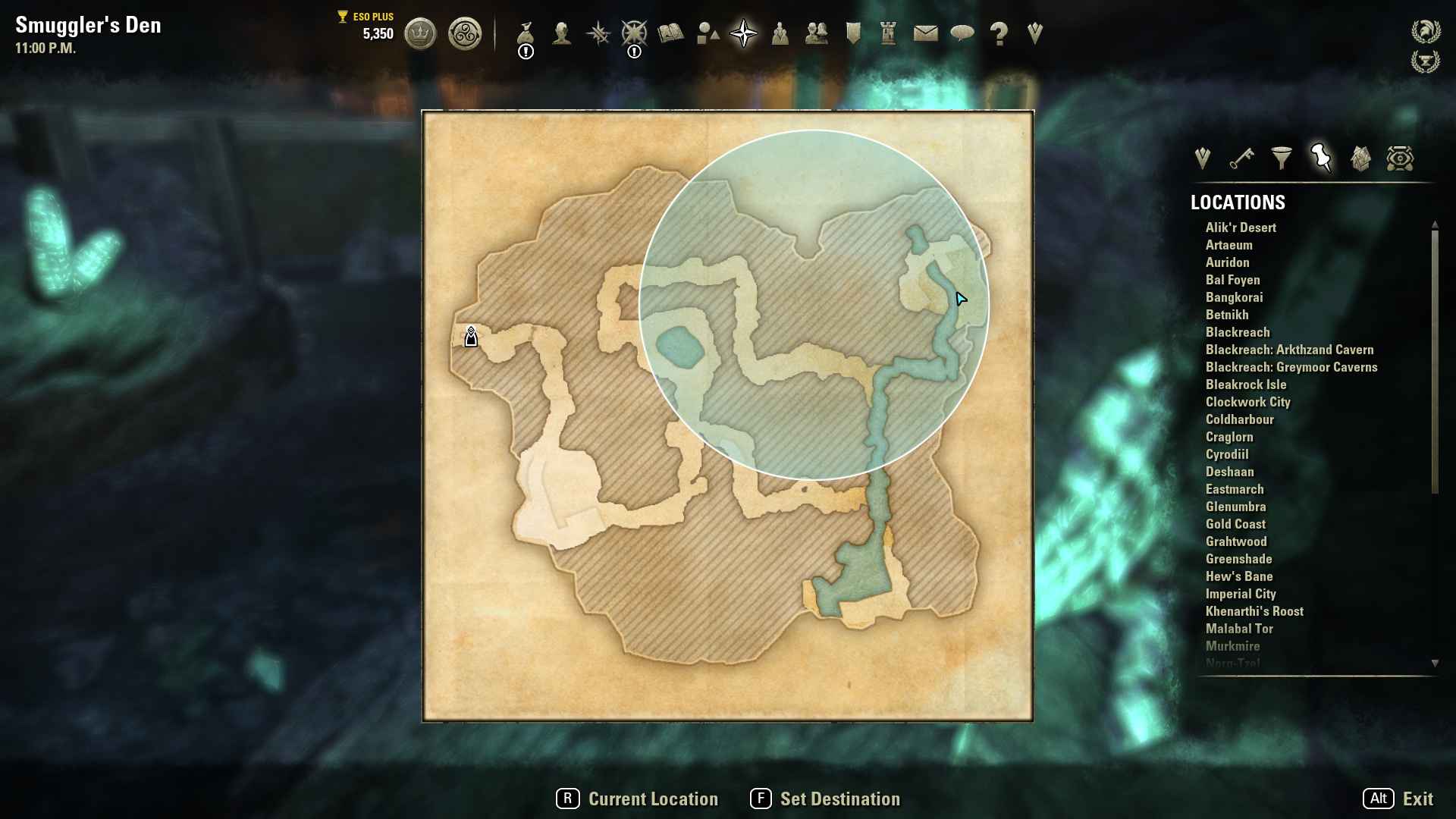
Task: Switch to the Houses tab
Action: coord(1360,158)
